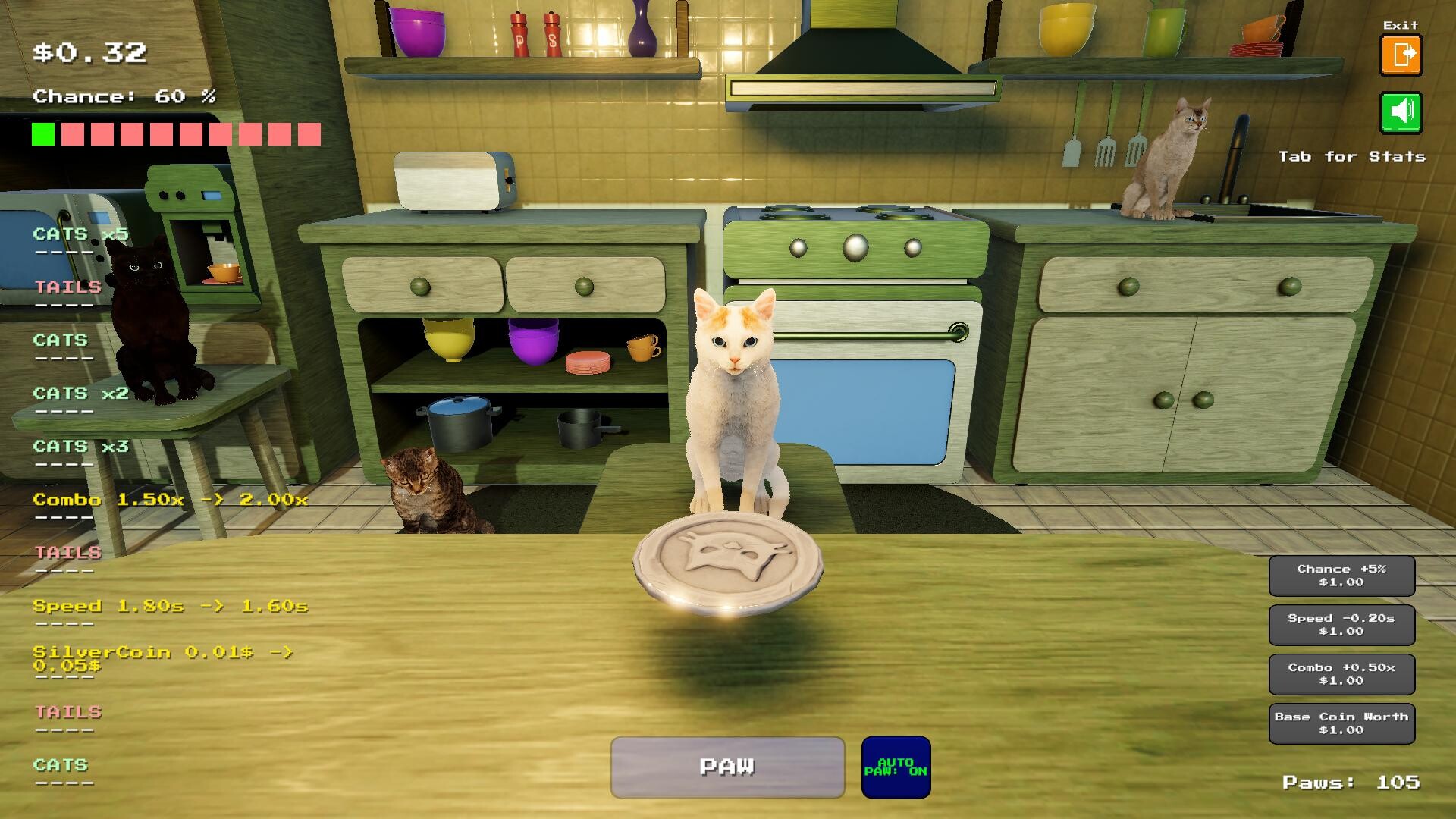1456x819 pixels.
Task: Select the Base Coin Worth upgrade
Action: [1341, 723]
